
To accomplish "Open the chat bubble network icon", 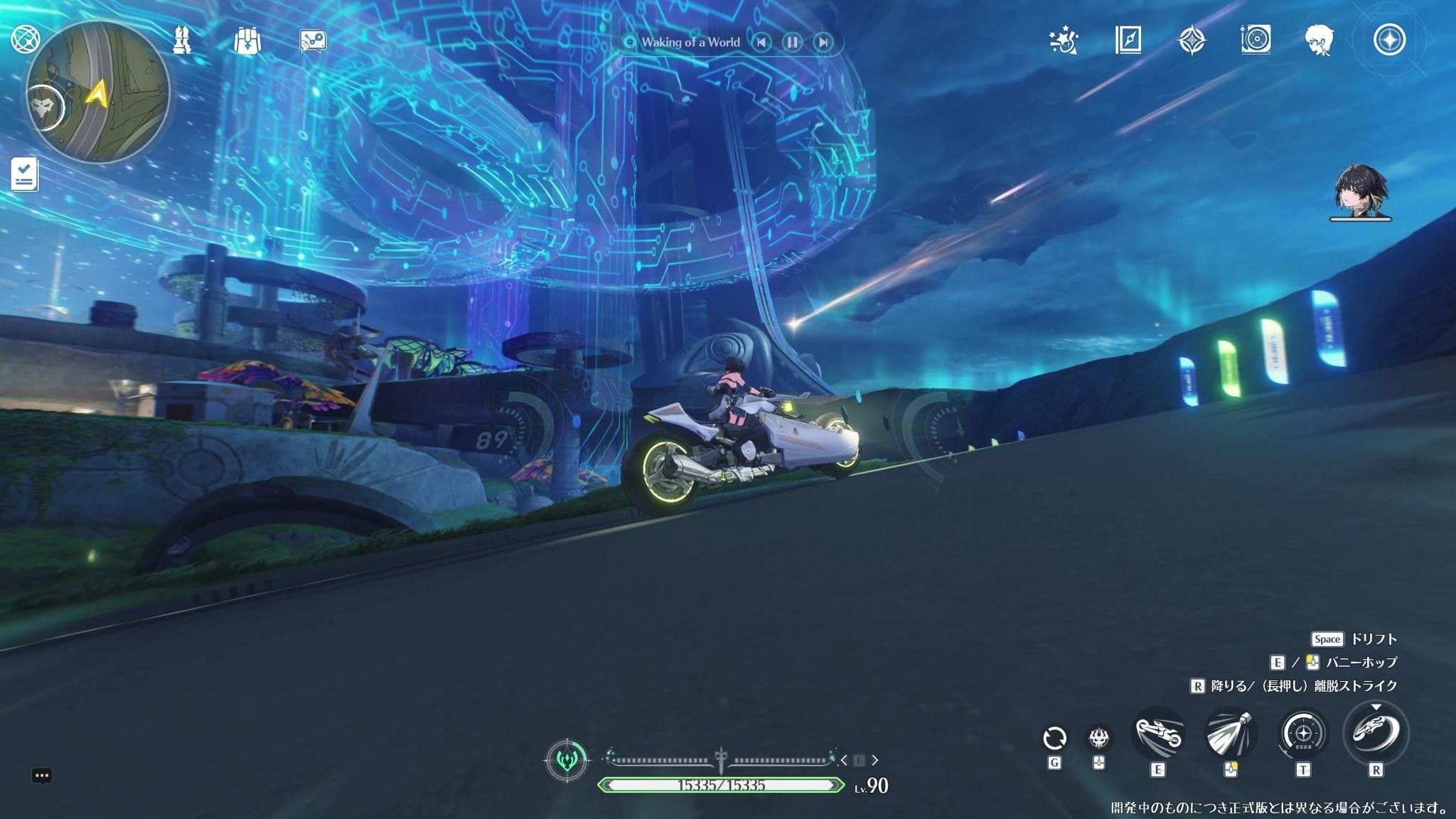I will tap(313, 41).
